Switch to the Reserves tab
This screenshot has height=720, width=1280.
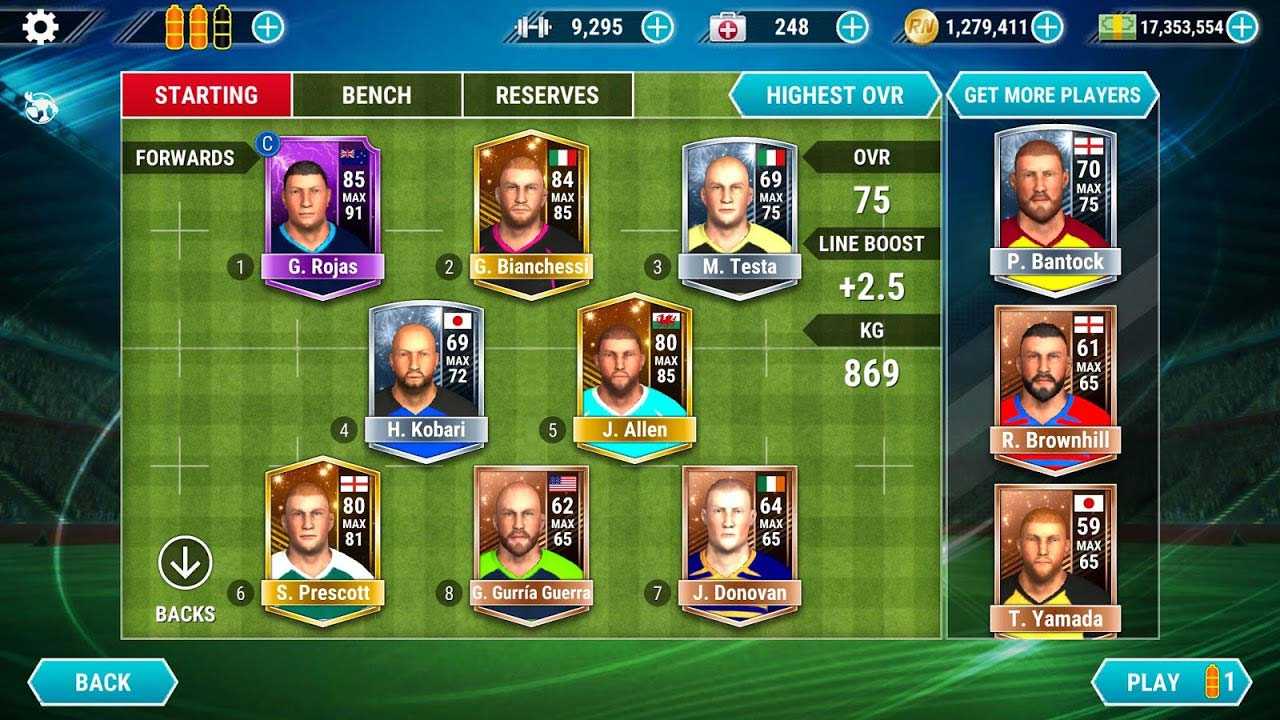pos(547,96)
